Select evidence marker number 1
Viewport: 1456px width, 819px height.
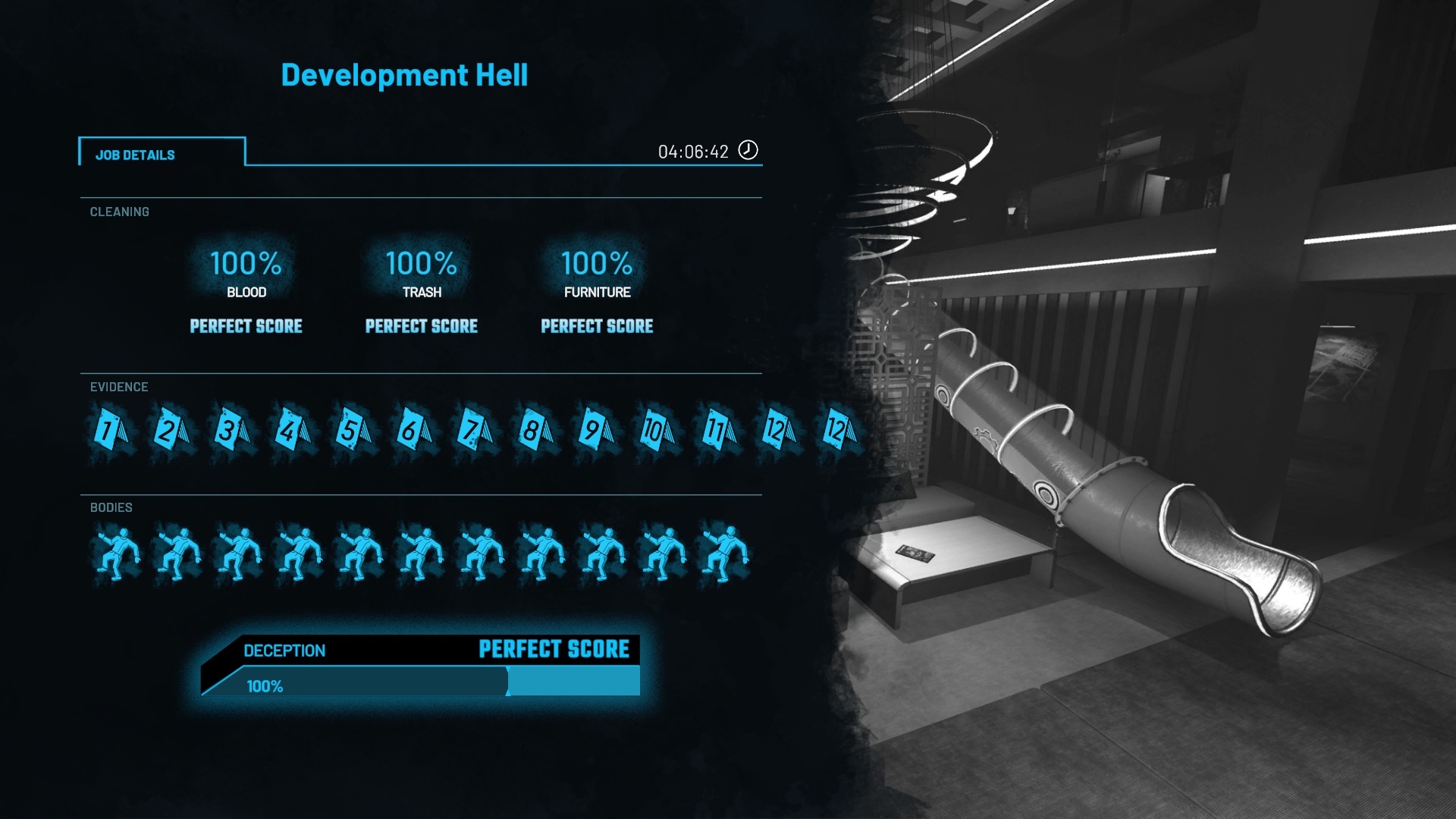[110, 431]
